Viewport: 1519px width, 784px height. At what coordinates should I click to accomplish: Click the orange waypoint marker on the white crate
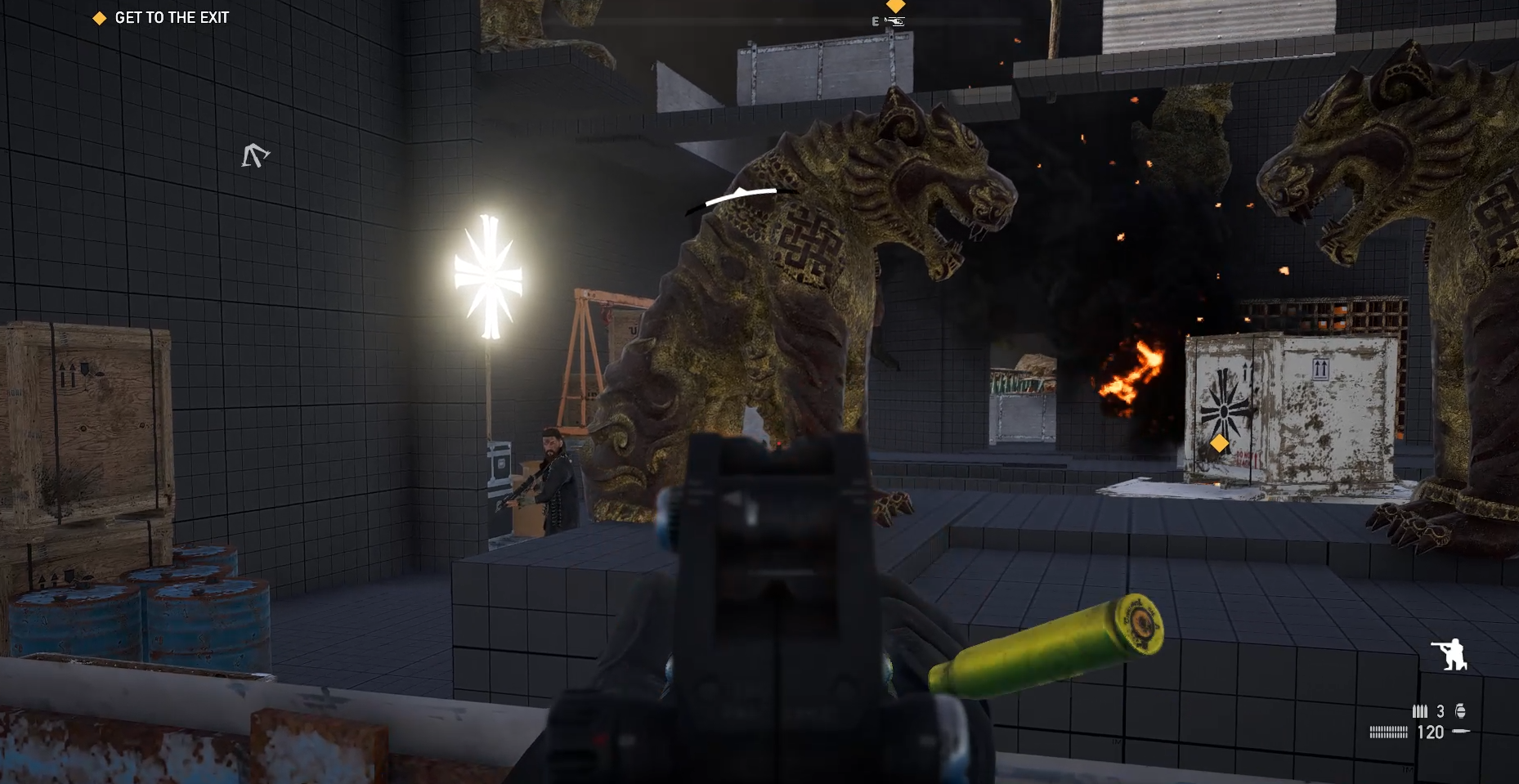pos(1219,443)
